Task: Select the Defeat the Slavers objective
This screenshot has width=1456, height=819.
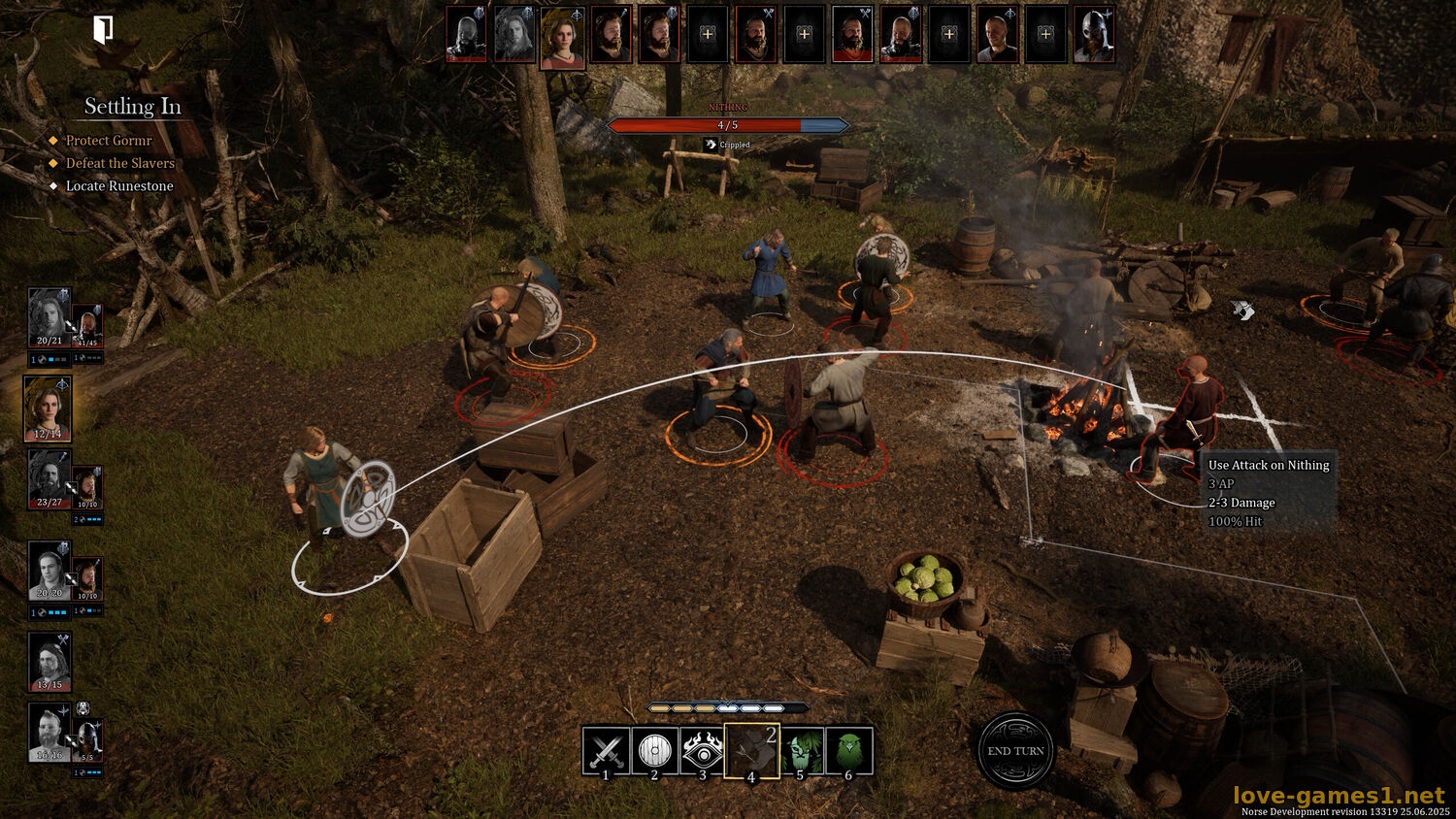Action: [x=119, y=163]
